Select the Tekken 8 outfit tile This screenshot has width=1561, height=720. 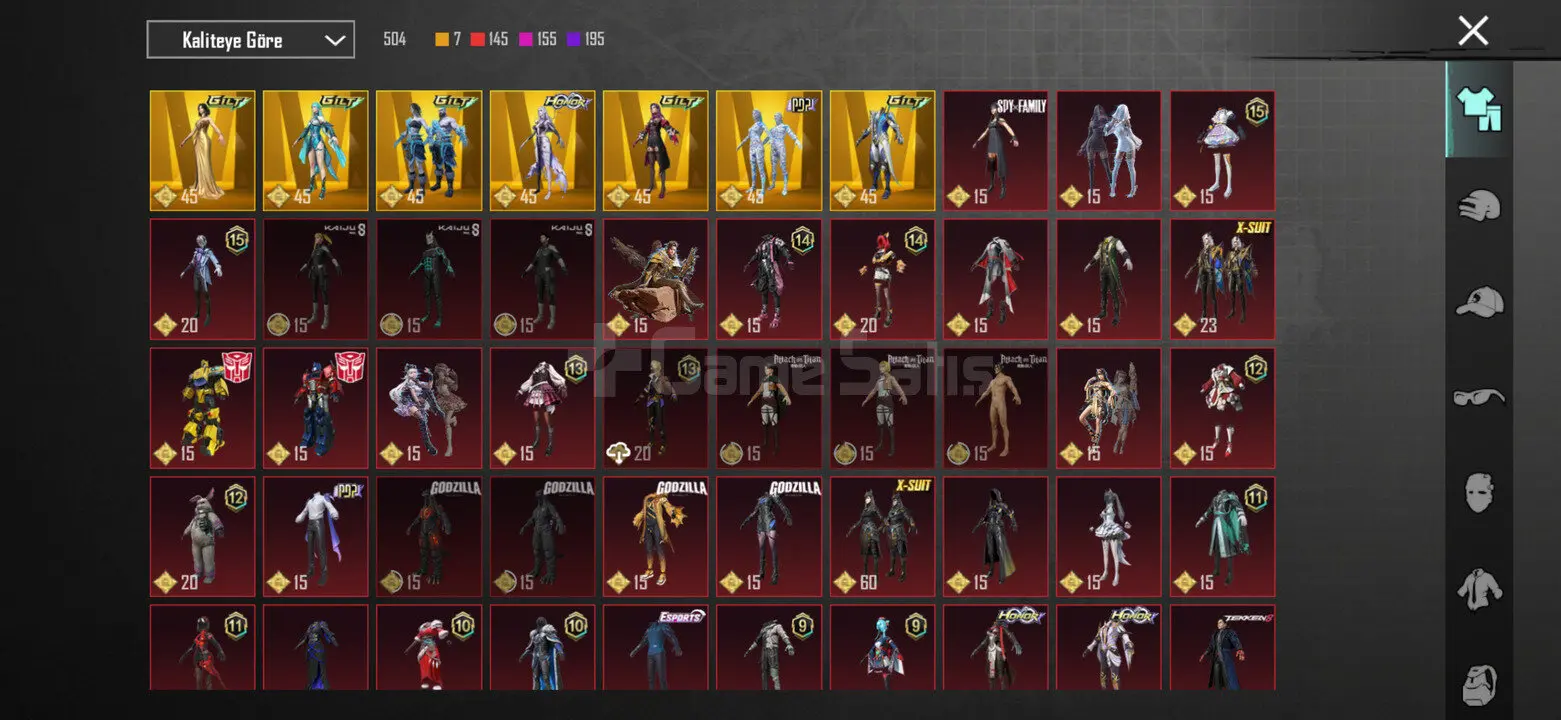(x=1222, y=647)
